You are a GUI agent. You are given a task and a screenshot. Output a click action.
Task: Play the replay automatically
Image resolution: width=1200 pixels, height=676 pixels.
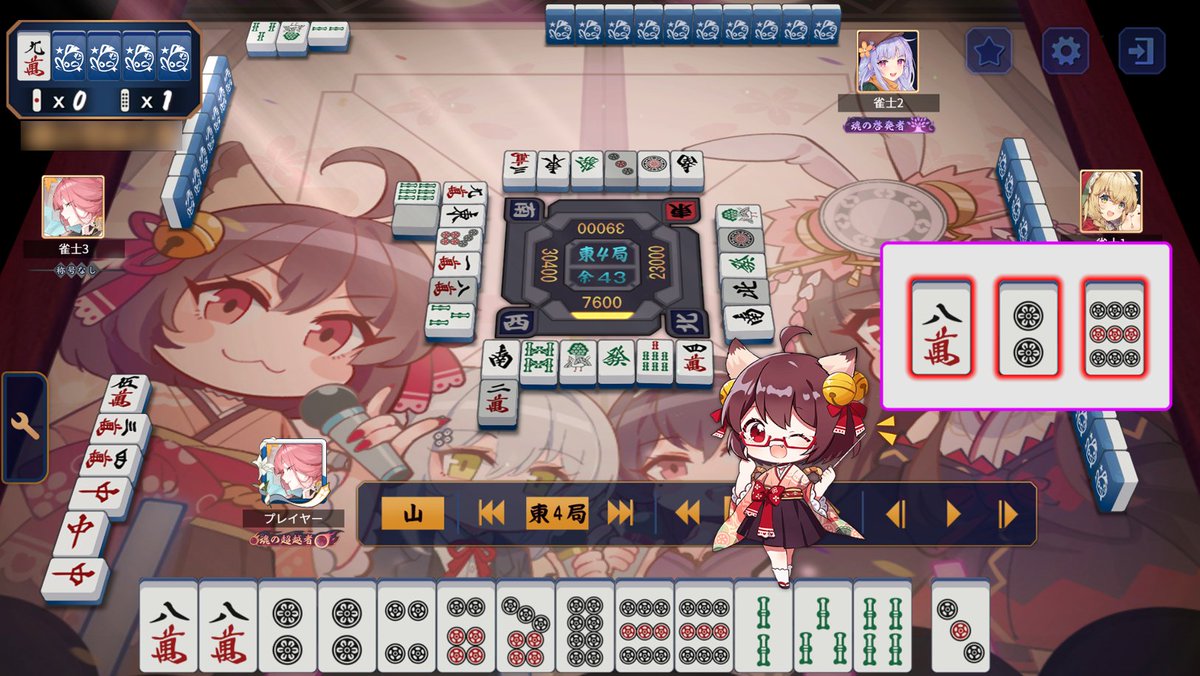[x=953, y=514]
